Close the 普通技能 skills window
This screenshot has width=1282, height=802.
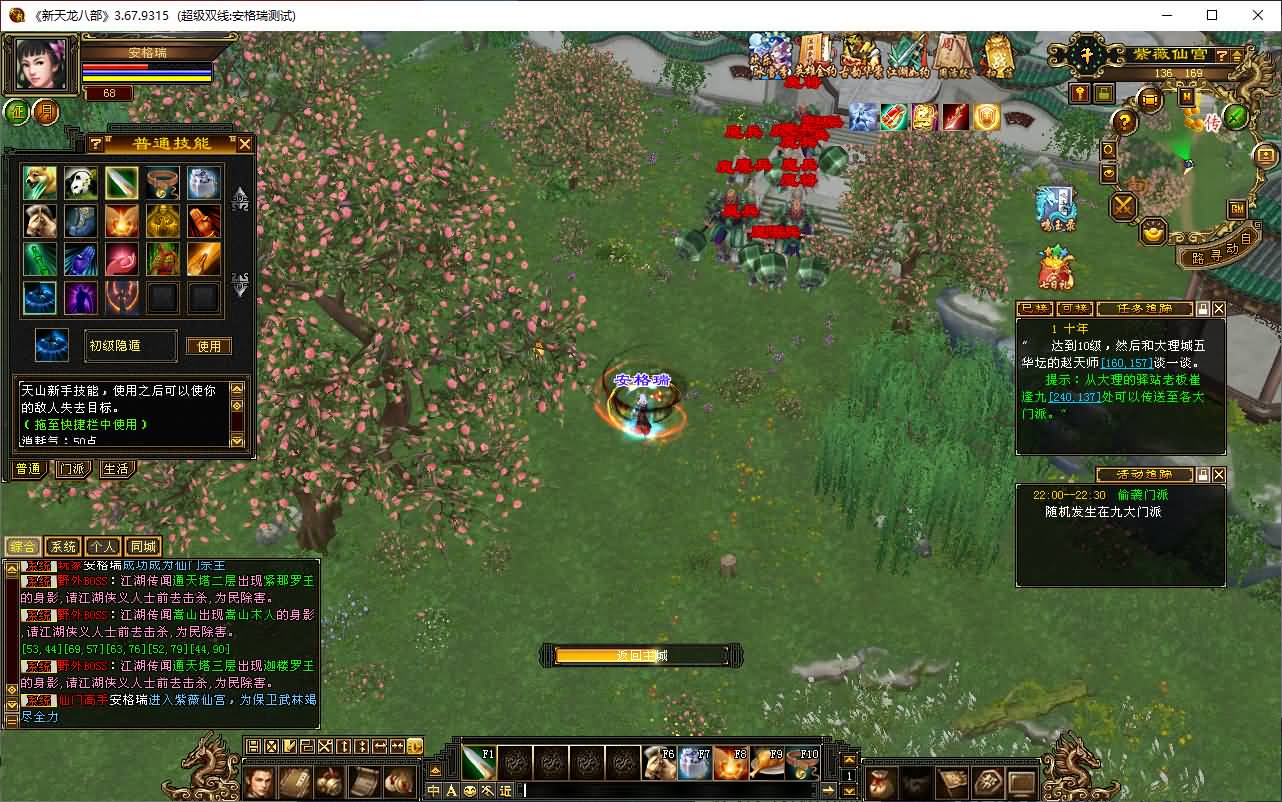(245, 144)
